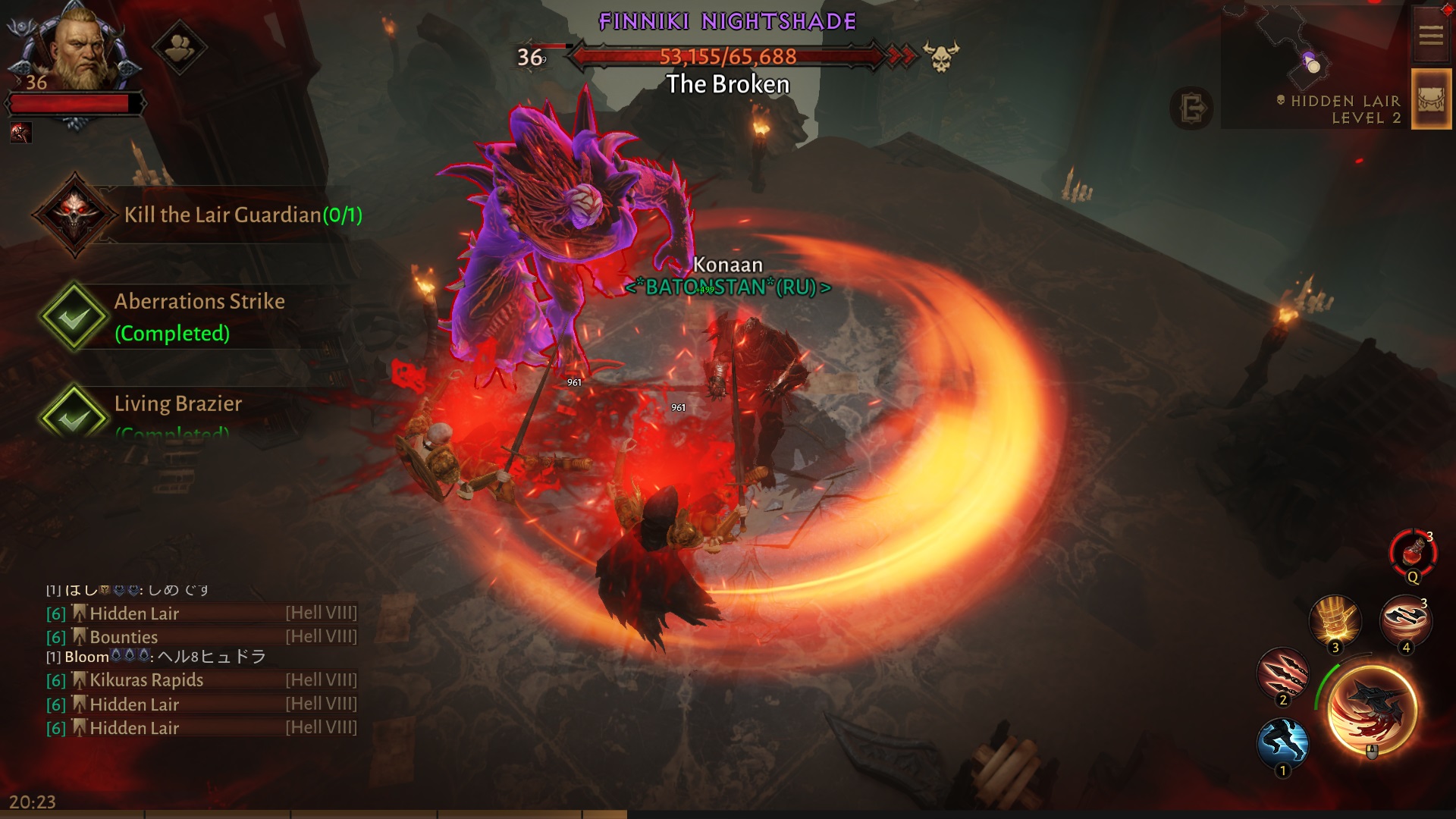Click Bloom's chat message

coord(155,657)
